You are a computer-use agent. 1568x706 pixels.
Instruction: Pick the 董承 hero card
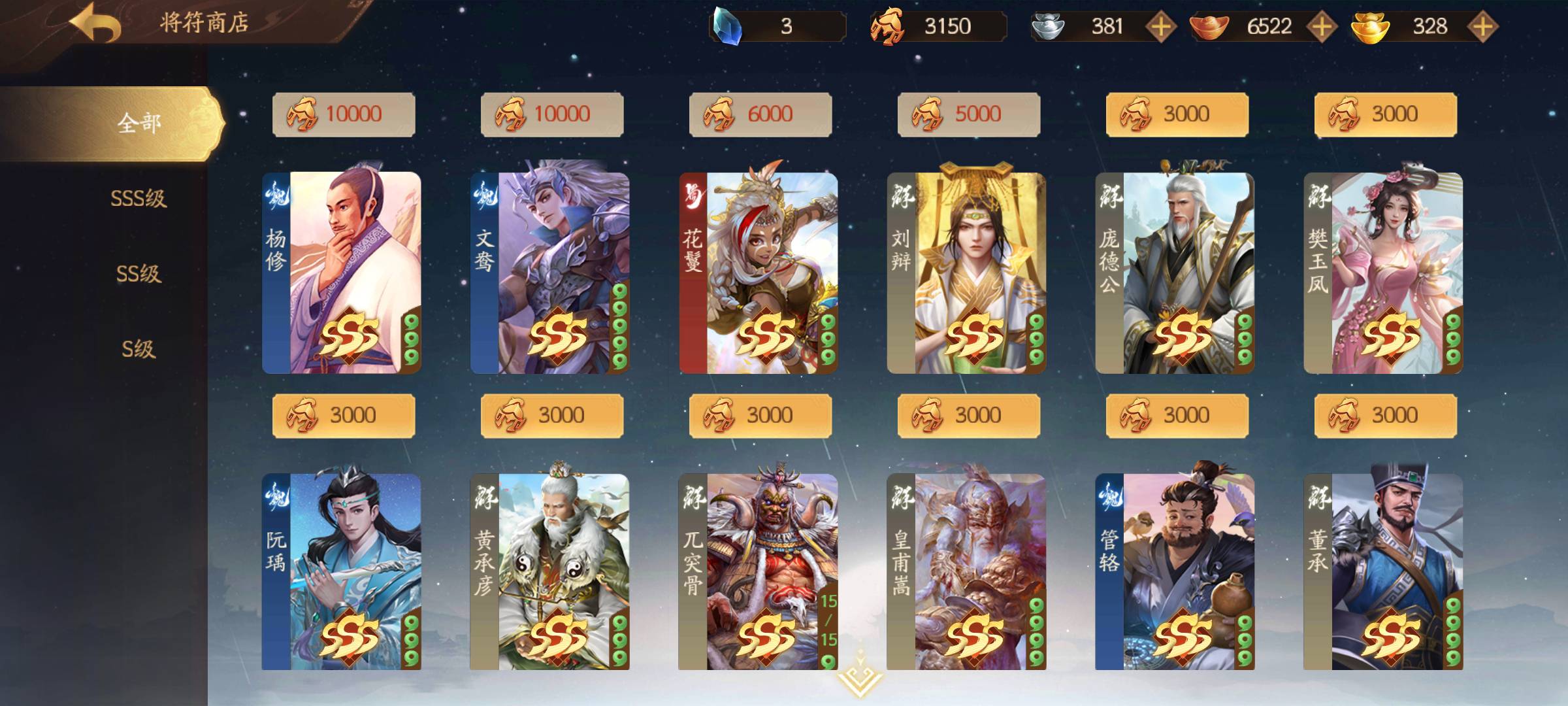pyautogui.click(x=1384, y=572)
